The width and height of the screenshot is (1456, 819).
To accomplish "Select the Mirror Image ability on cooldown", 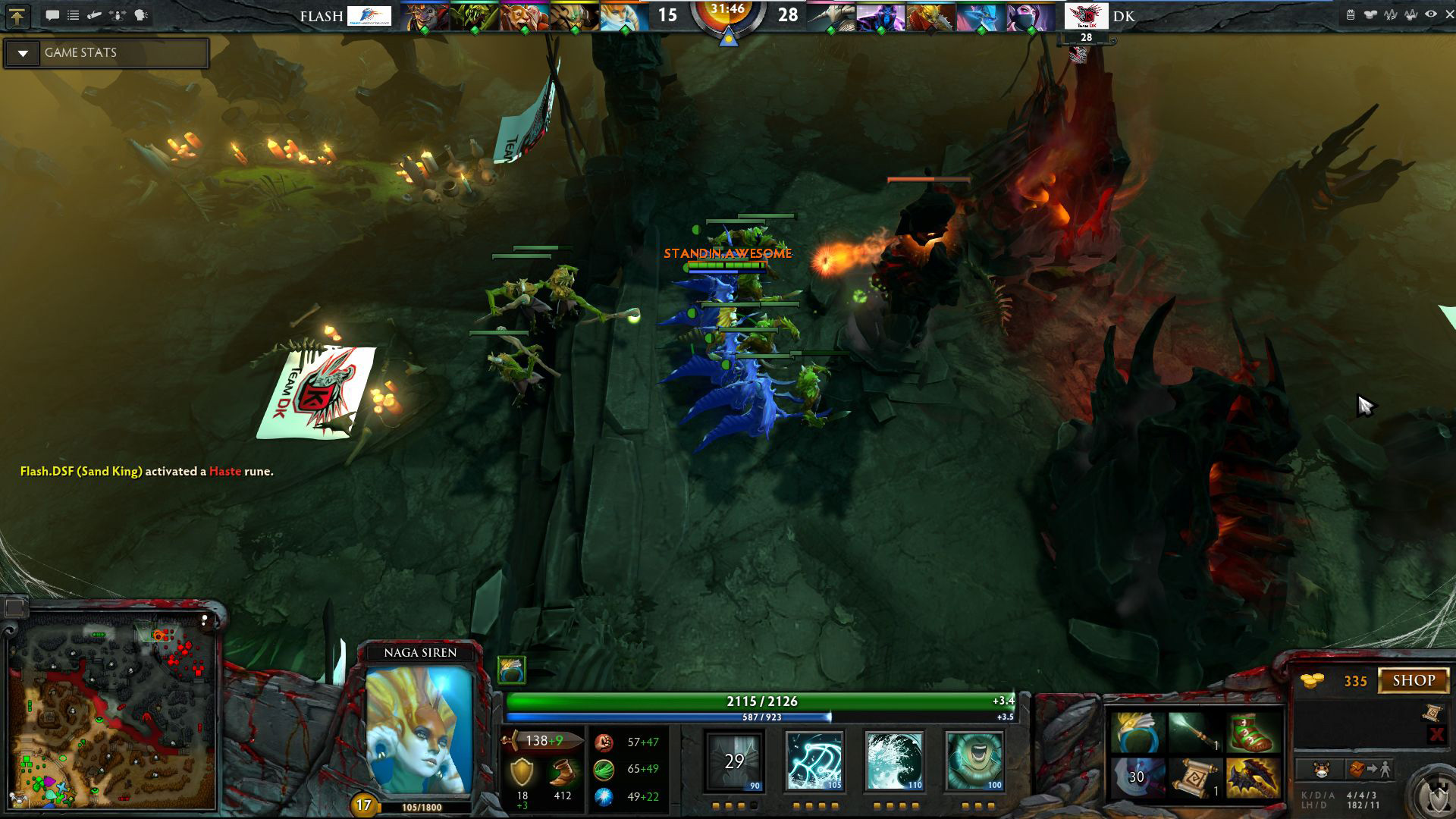I will 734,761.
